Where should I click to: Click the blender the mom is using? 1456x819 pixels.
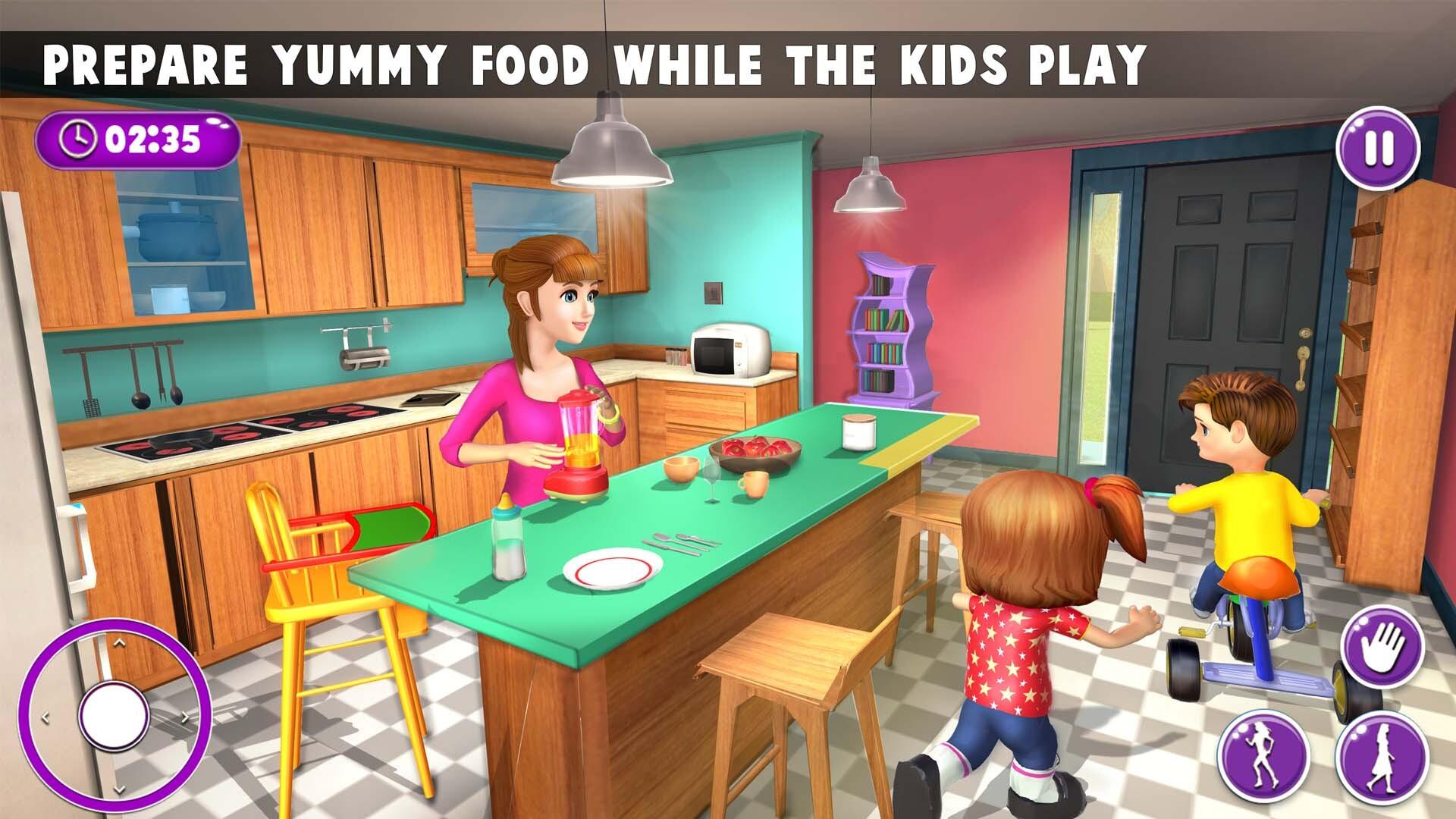579,440
